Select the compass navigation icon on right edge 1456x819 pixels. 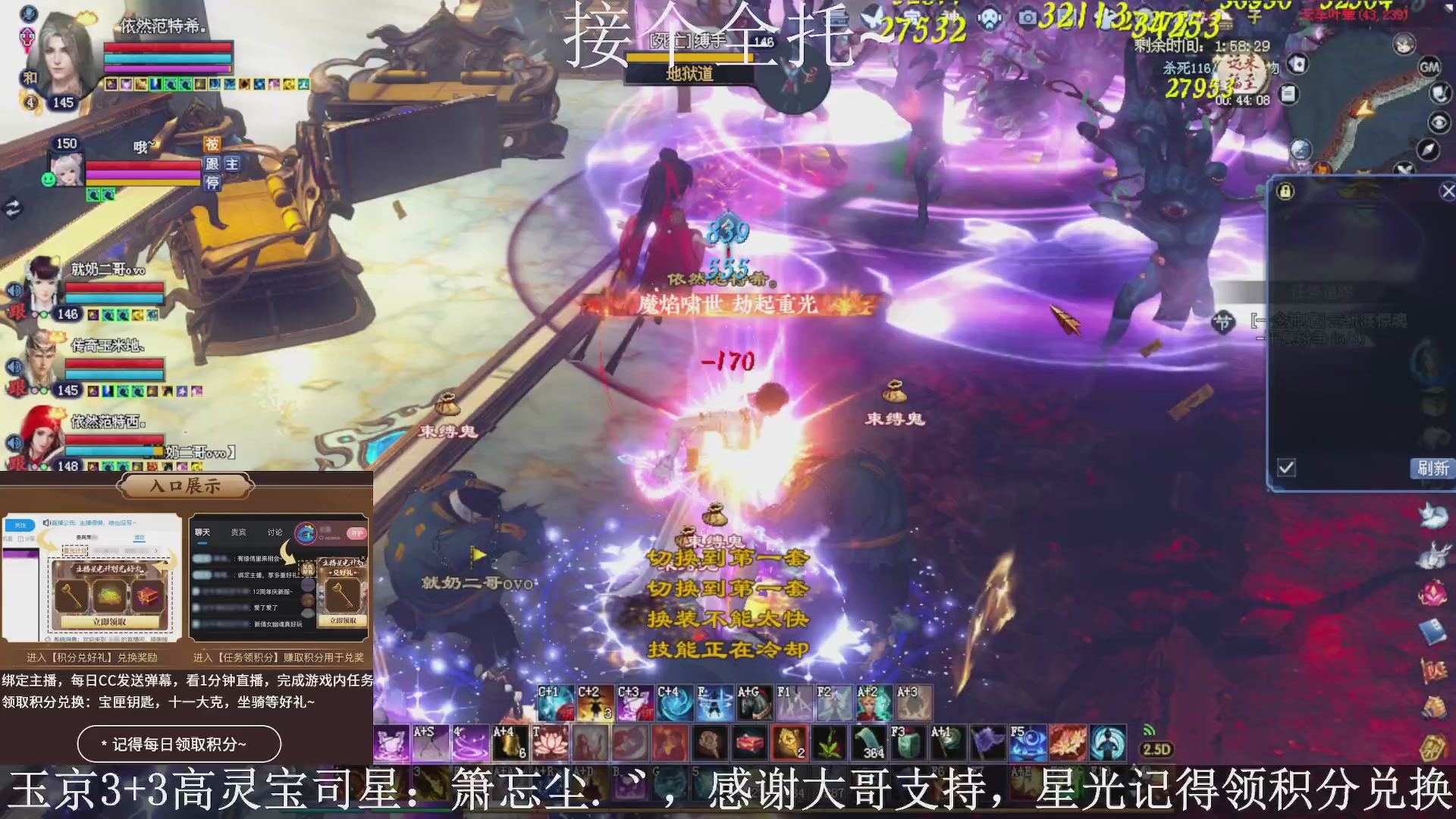[1429, 148]
